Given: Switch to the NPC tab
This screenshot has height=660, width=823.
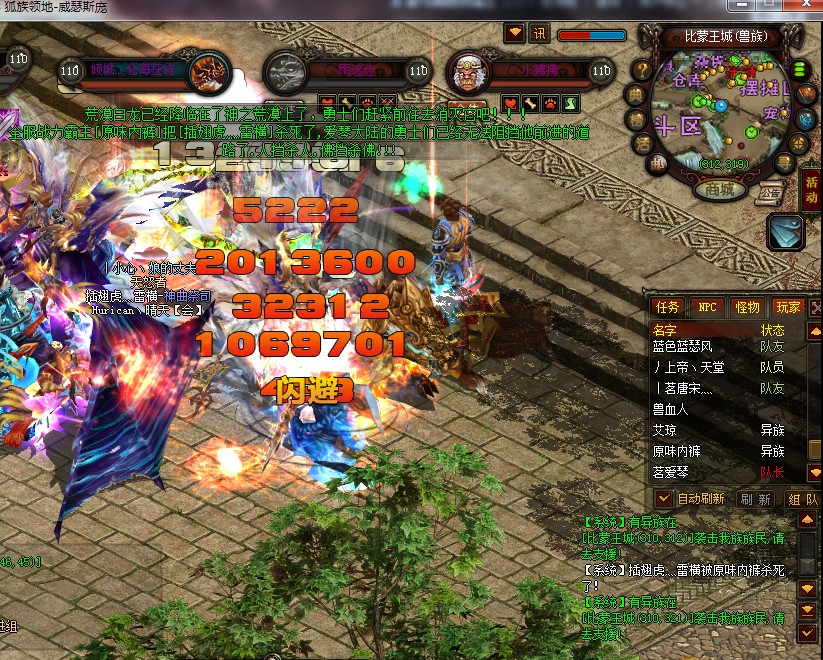Looking at the screenshot, I should (707, 307).
